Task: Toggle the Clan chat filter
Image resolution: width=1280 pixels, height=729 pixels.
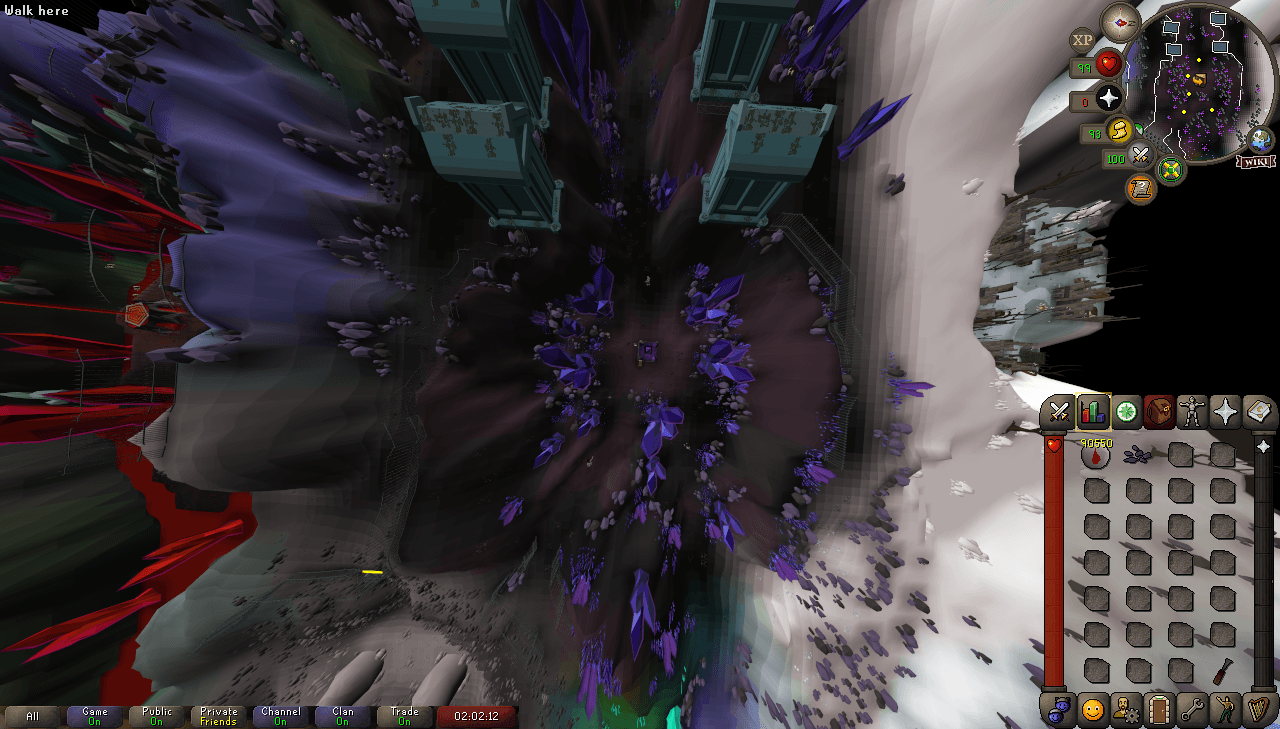Action: pyautogui.click(x=343, y=716)
